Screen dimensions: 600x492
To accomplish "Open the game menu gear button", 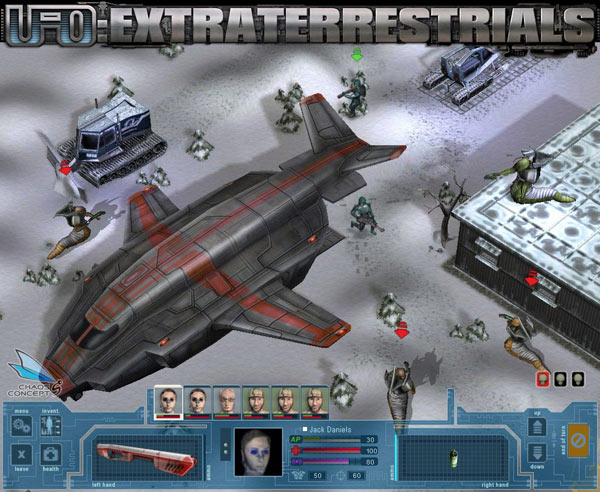I will click(22, 427).
